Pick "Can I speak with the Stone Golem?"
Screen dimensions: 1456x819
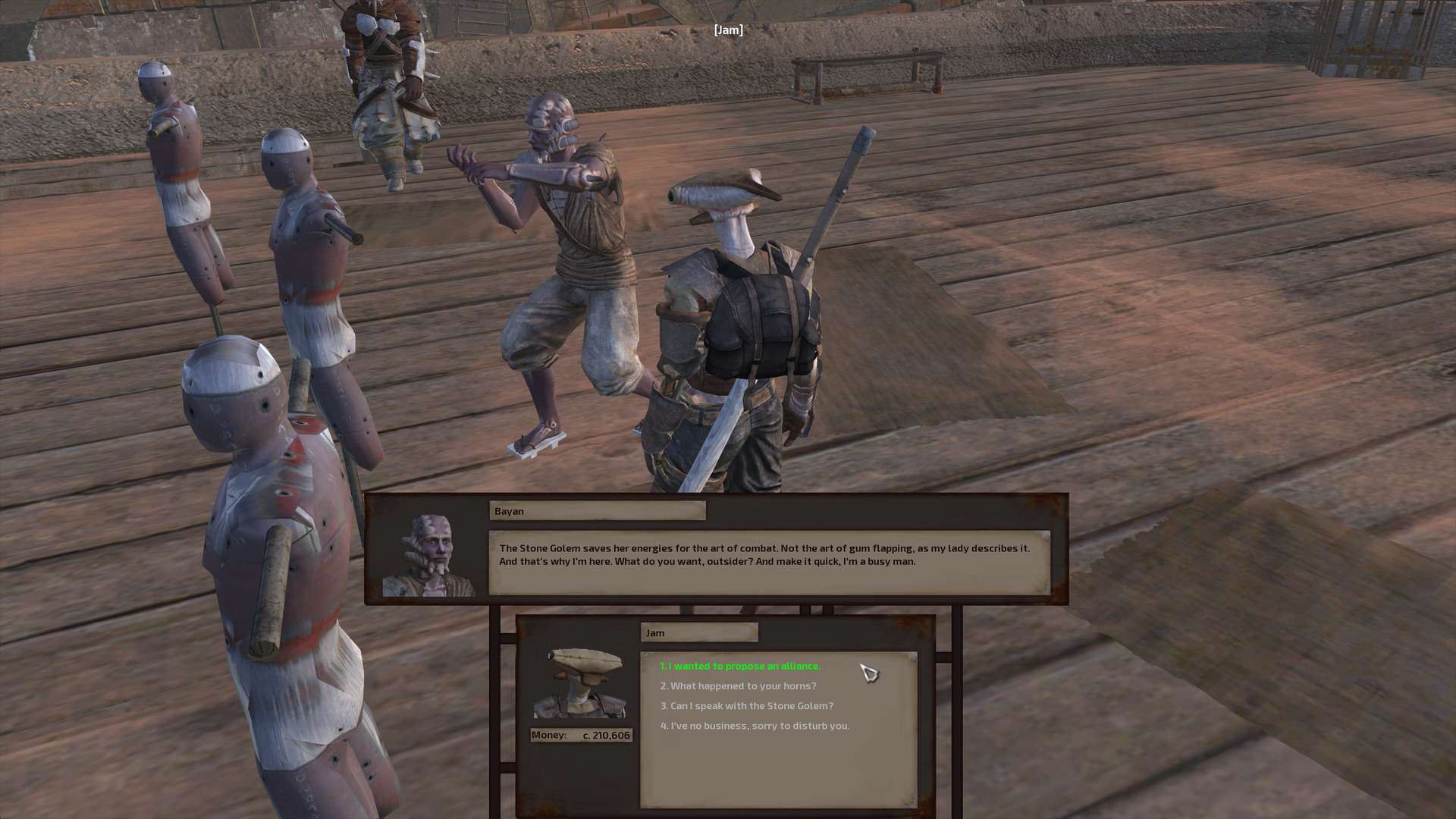pyautogui.click(x=745, y=705)
